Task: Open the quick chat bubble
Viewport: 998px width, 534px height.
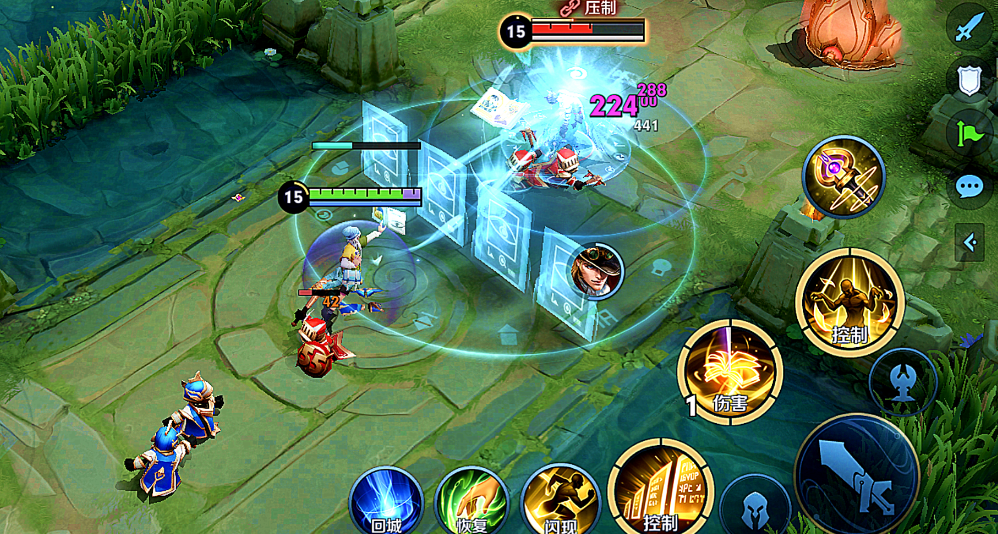Action: point(968,186)
